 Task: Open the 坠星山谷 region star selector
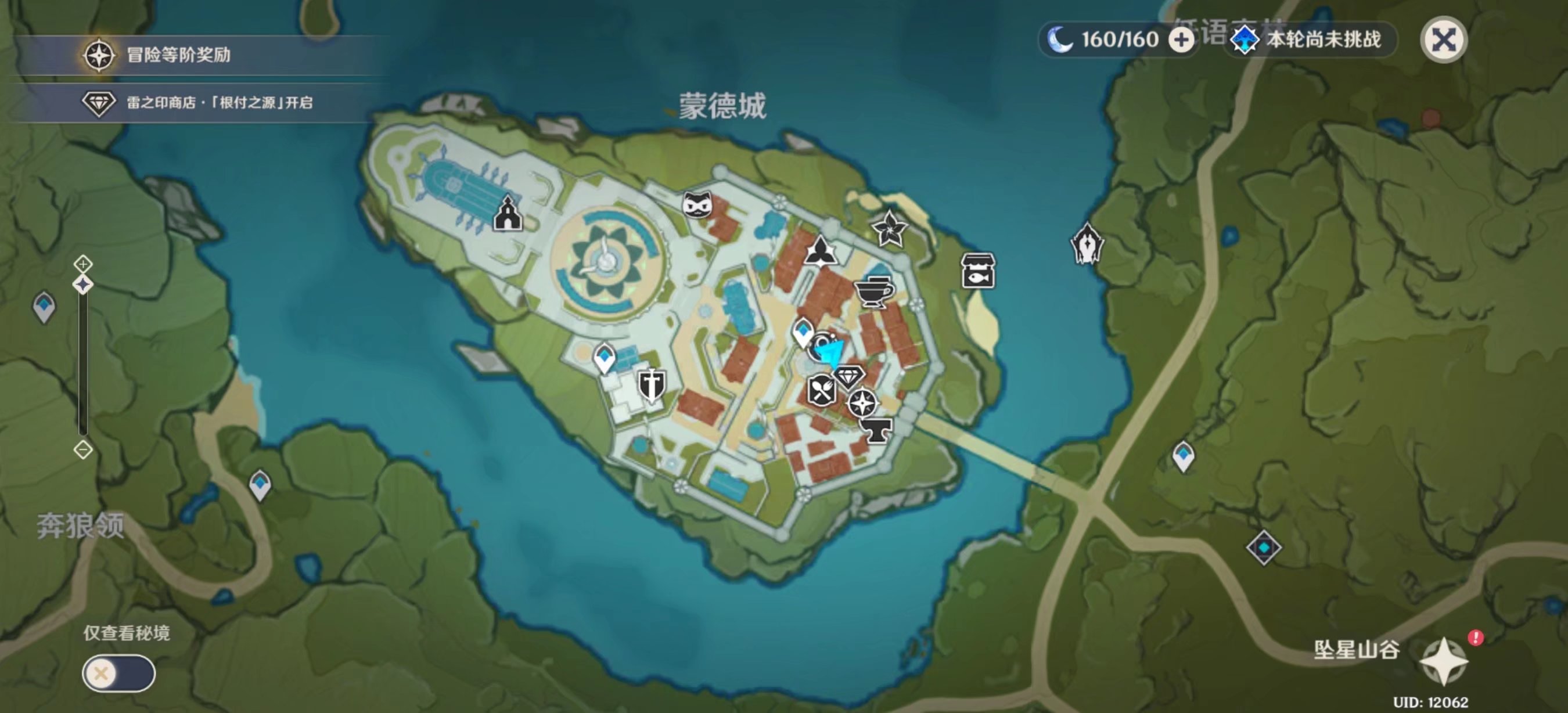(1443, 660)
